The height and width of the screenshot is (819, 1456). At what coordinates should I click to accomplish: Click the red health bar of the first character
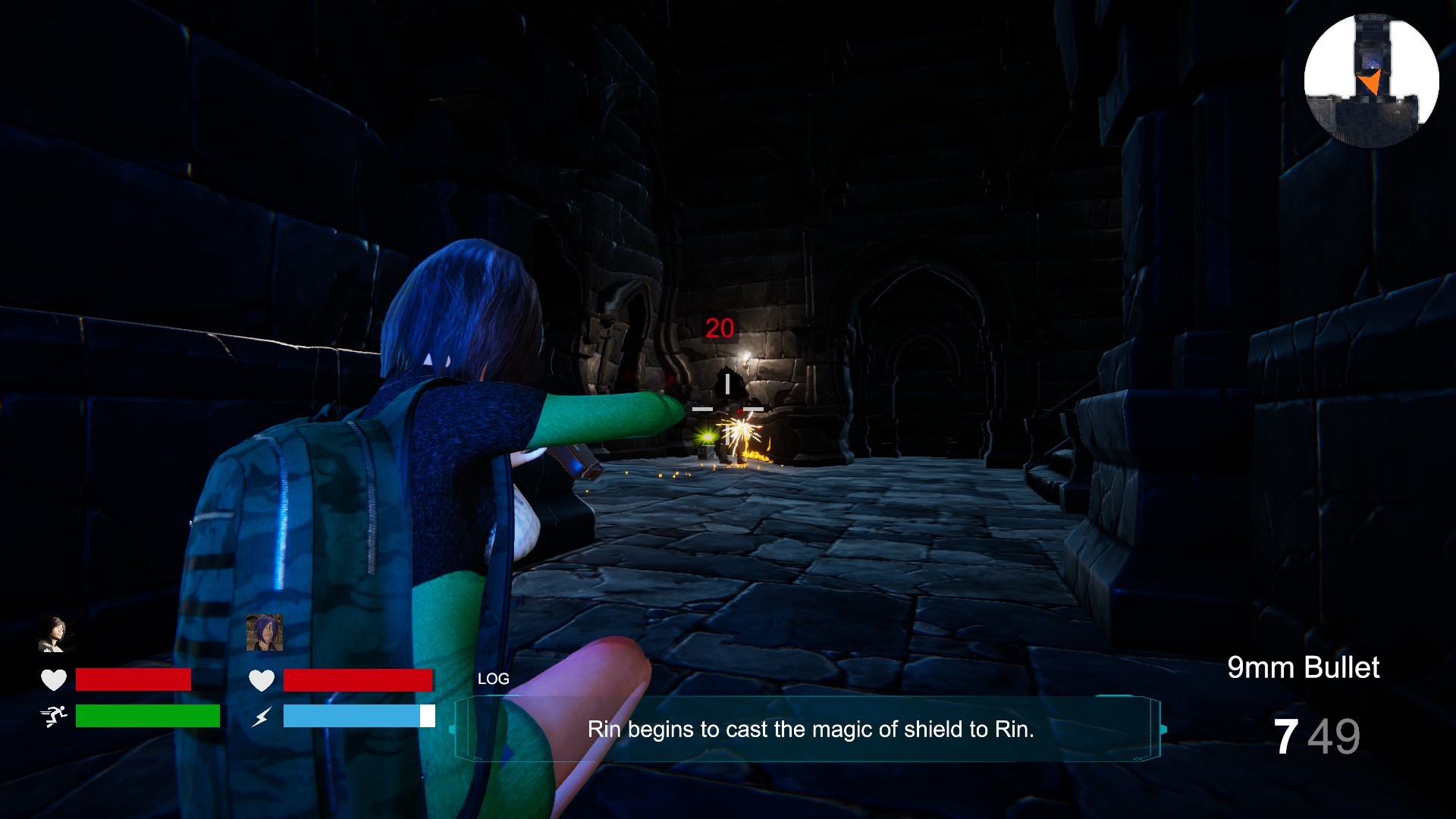tap(133, 679)
